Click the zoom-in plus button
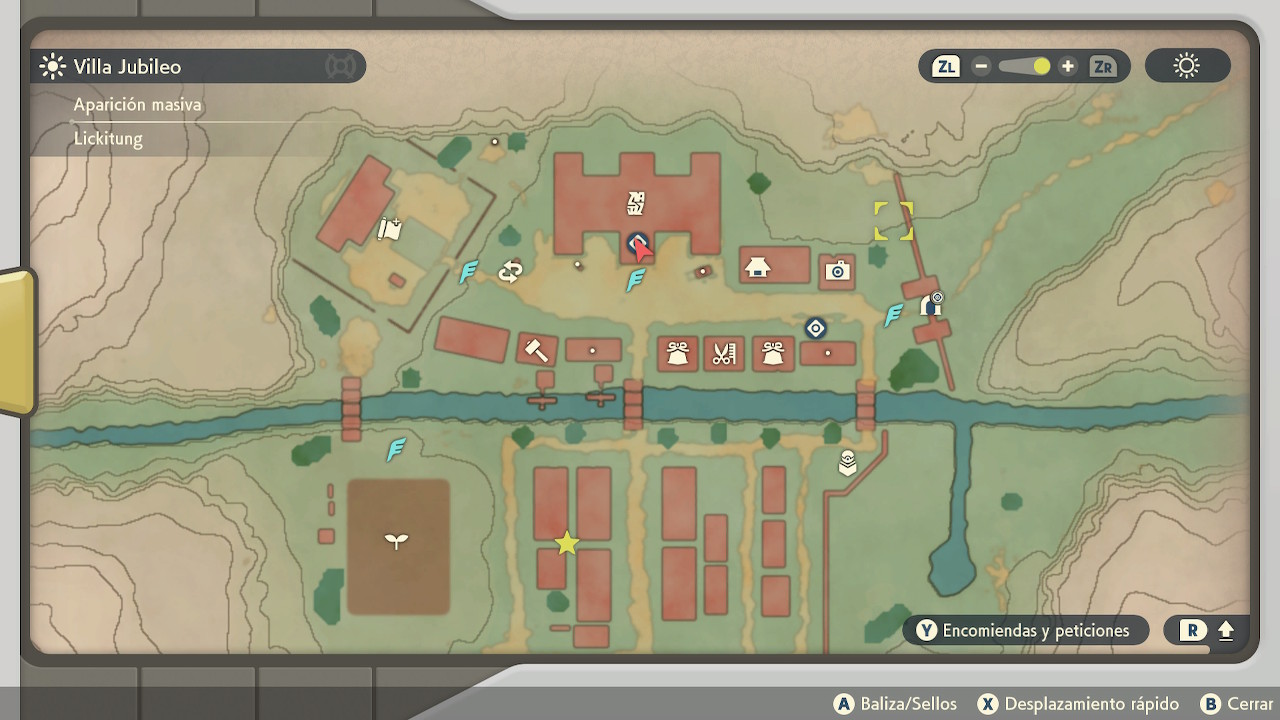 tap(1068, 67)
